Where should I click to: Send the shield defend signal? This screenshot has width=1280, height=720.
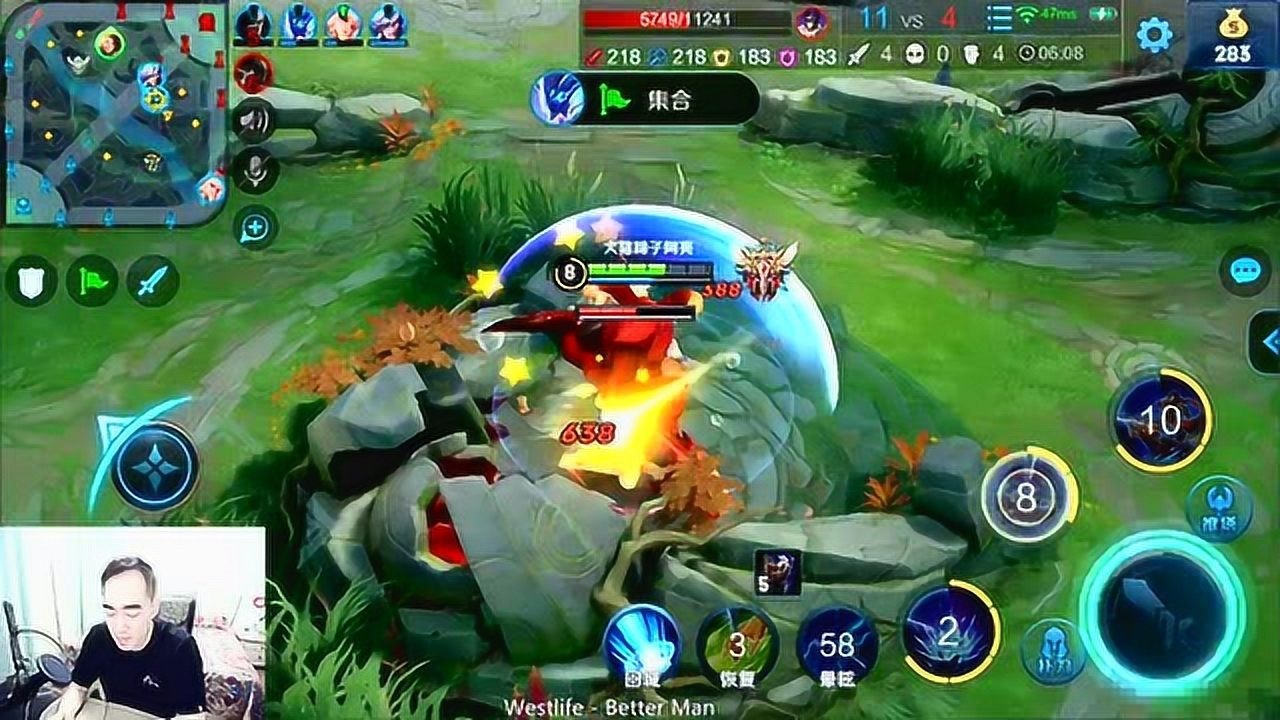coord(30,281)
